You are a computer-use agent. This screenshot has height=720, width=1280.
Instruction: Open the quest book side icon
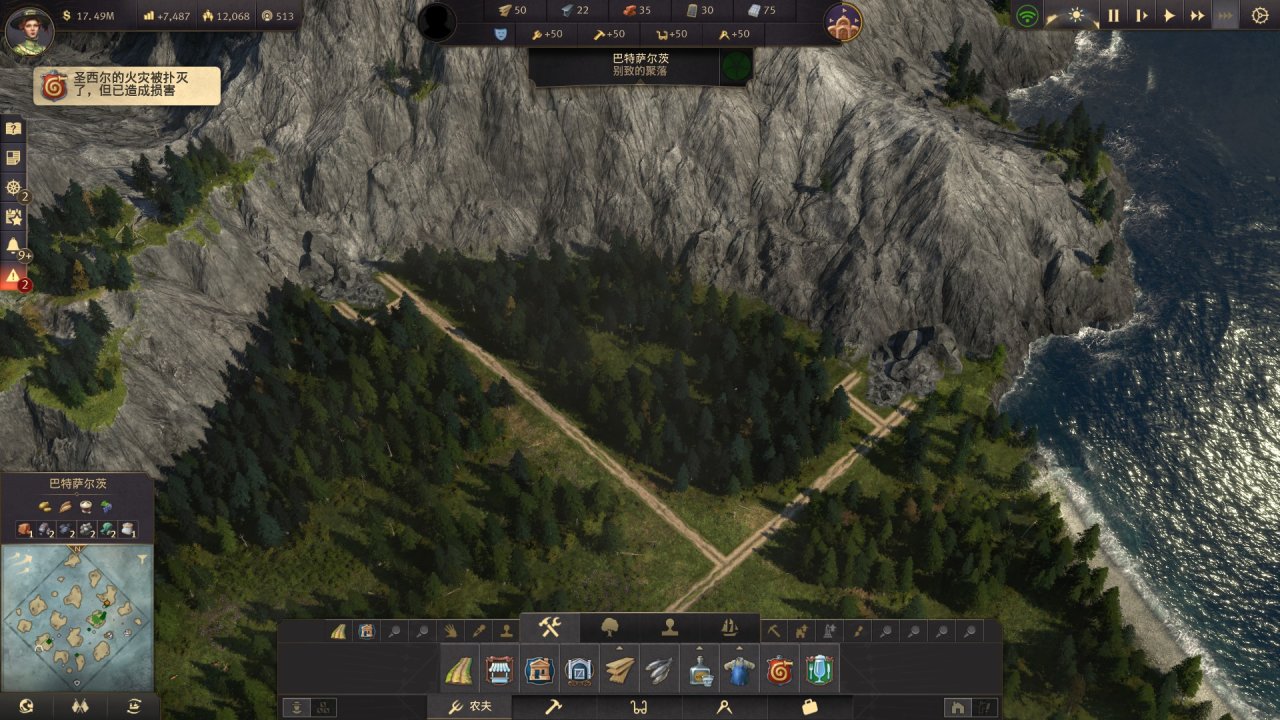click(x=13, y=158)
